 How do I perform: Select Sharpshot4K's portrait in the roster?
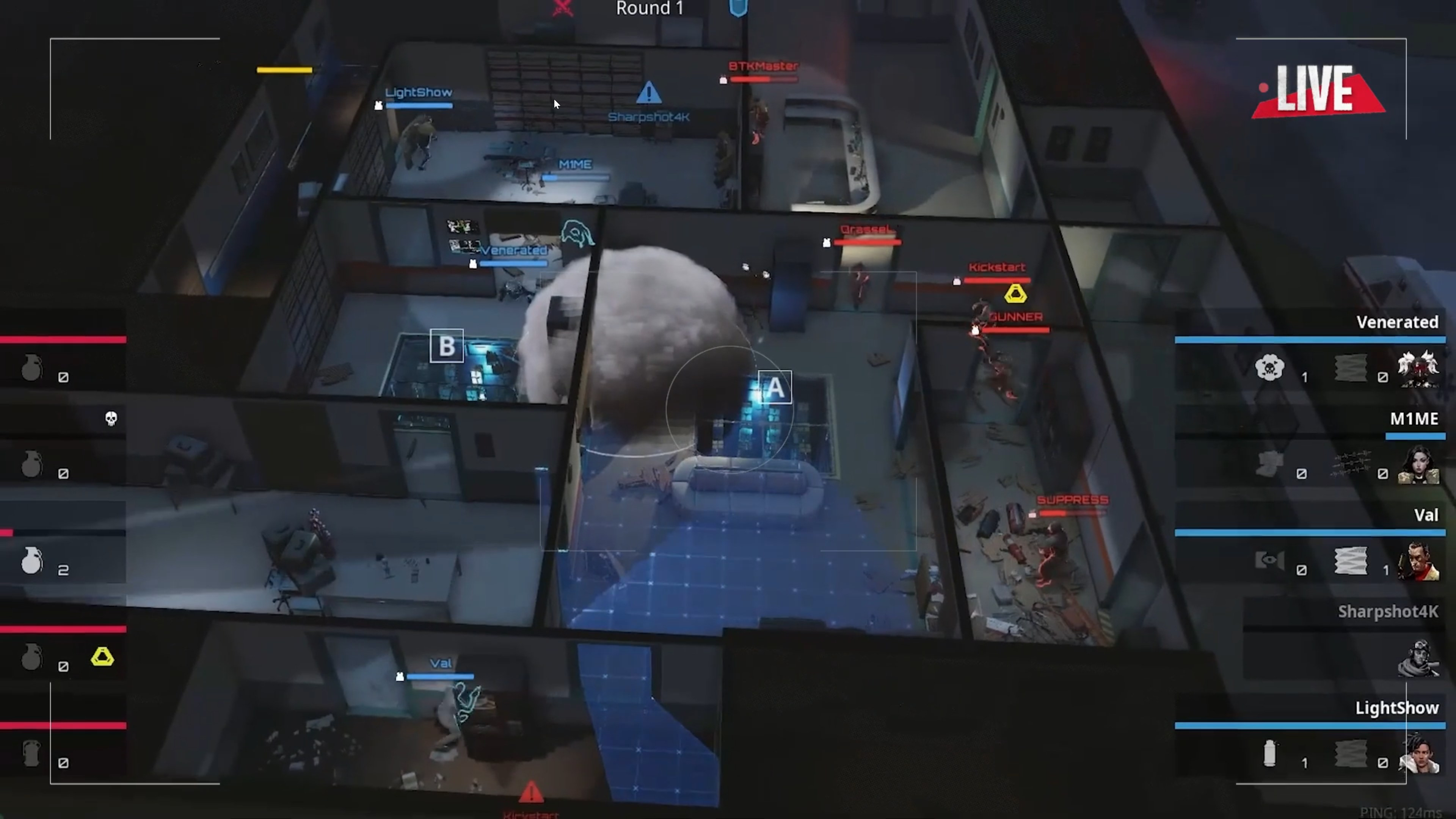(1418, 658)
